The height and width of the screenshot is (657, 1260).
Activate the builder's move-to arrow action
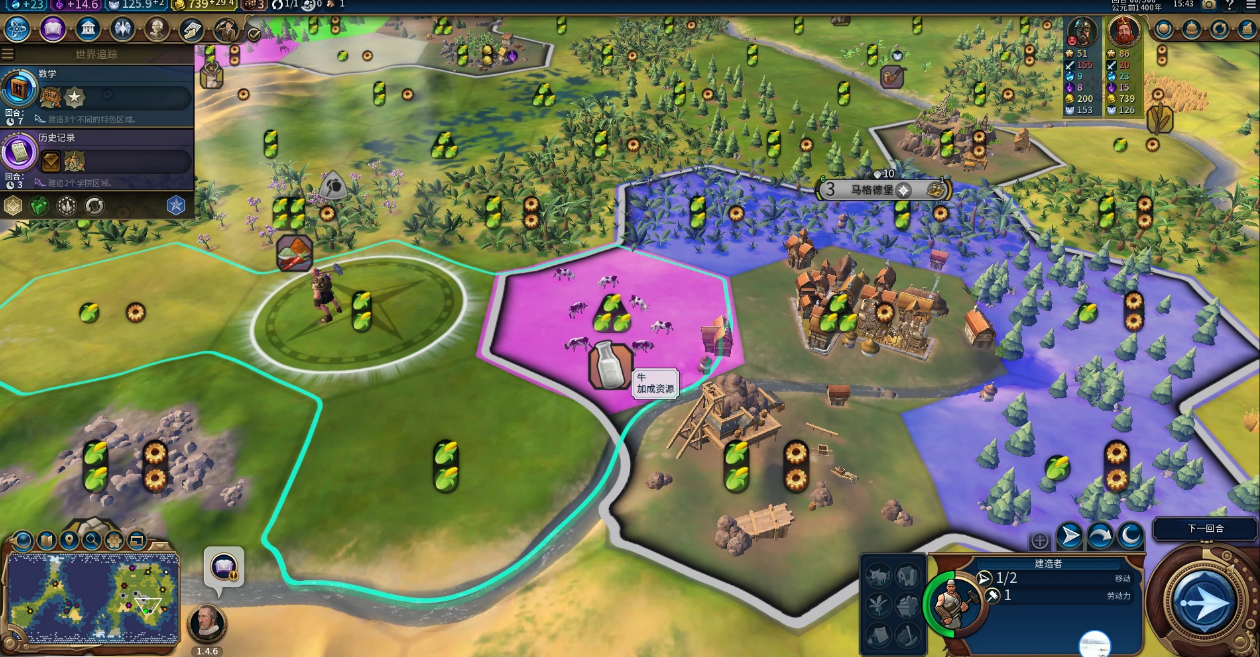[x=1070, y=537]
